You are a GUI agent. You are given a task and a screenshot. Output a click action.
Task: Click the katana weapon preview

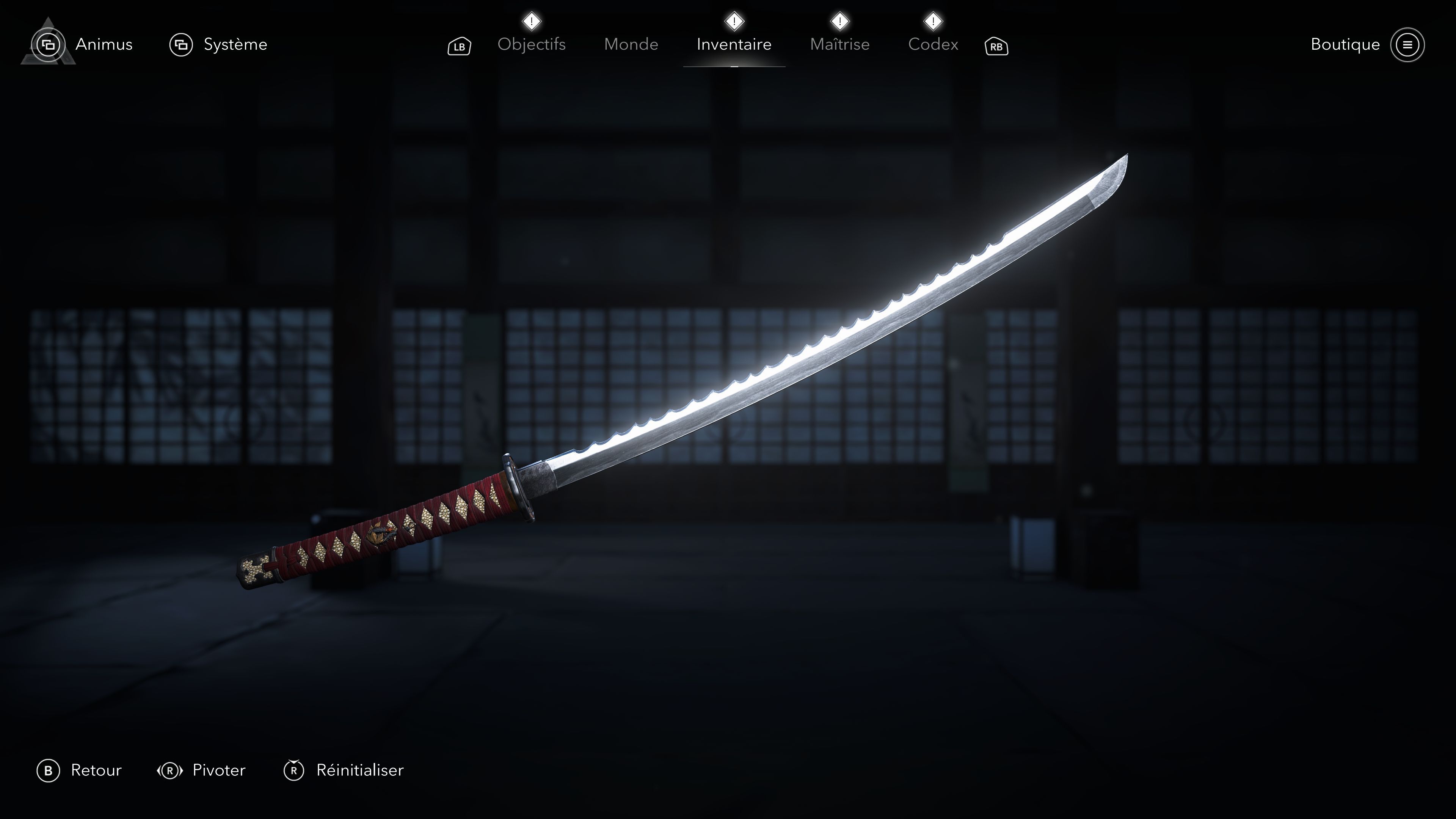(x=735, y=395)
